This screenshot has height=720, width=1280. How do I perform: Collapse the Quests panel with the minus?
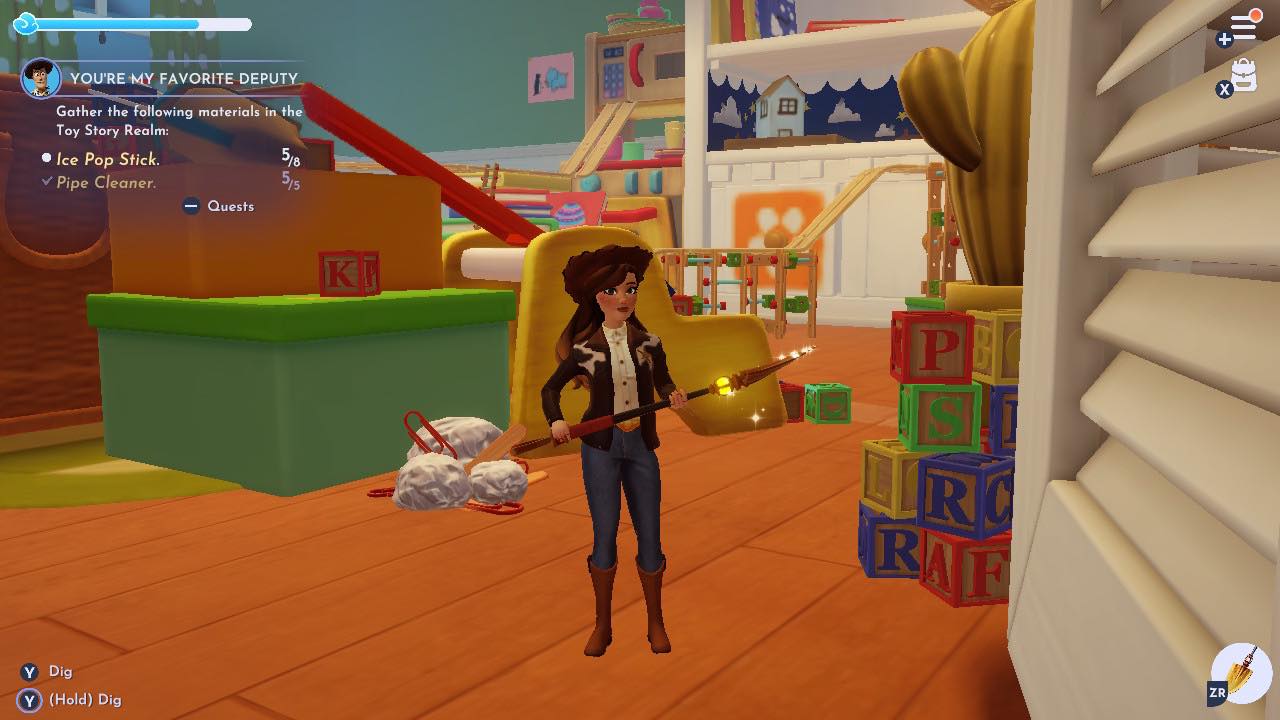click(x=189, y=206)
